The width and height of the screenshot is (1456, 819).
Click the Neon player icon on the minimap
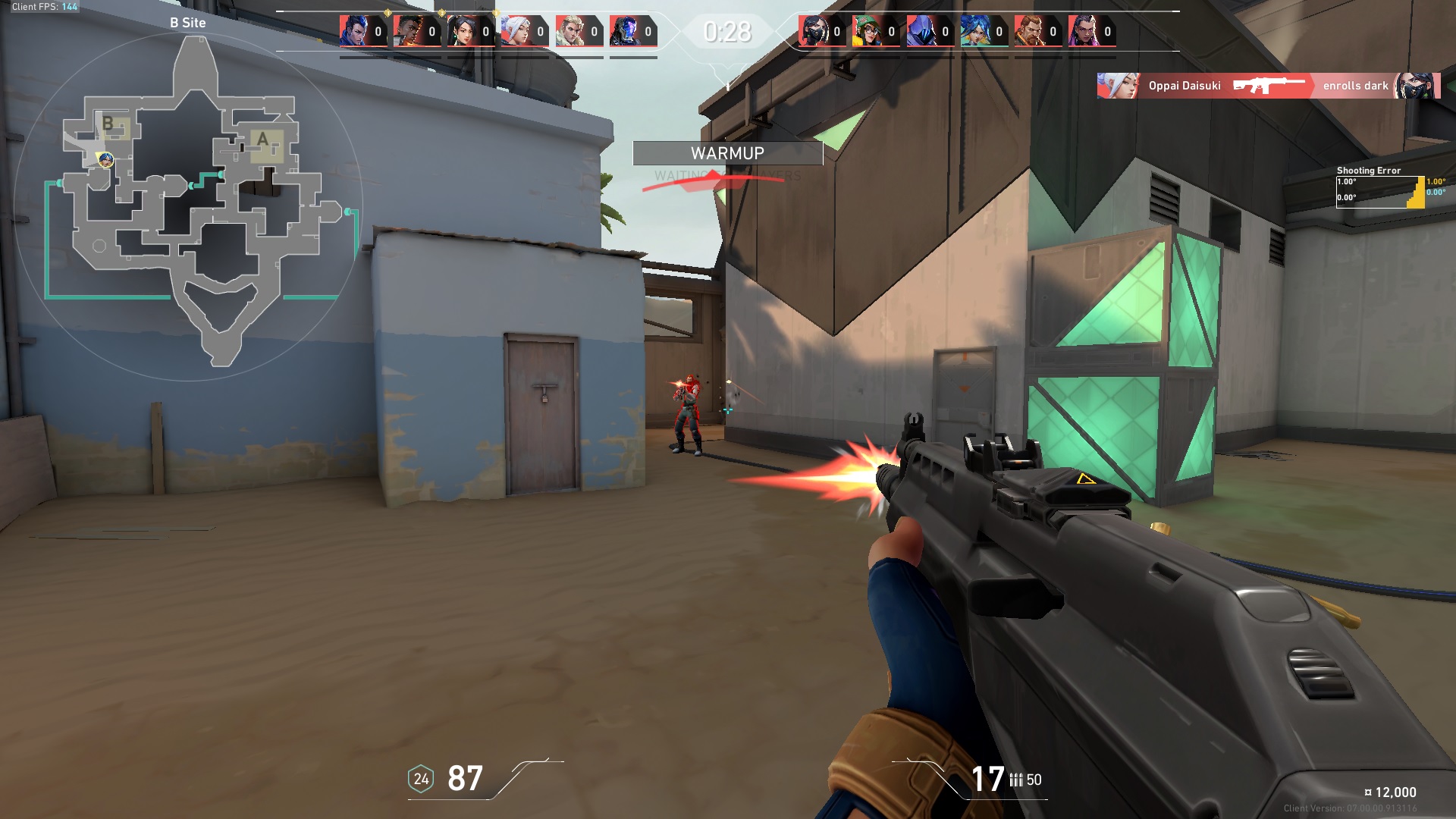(106, 159)
